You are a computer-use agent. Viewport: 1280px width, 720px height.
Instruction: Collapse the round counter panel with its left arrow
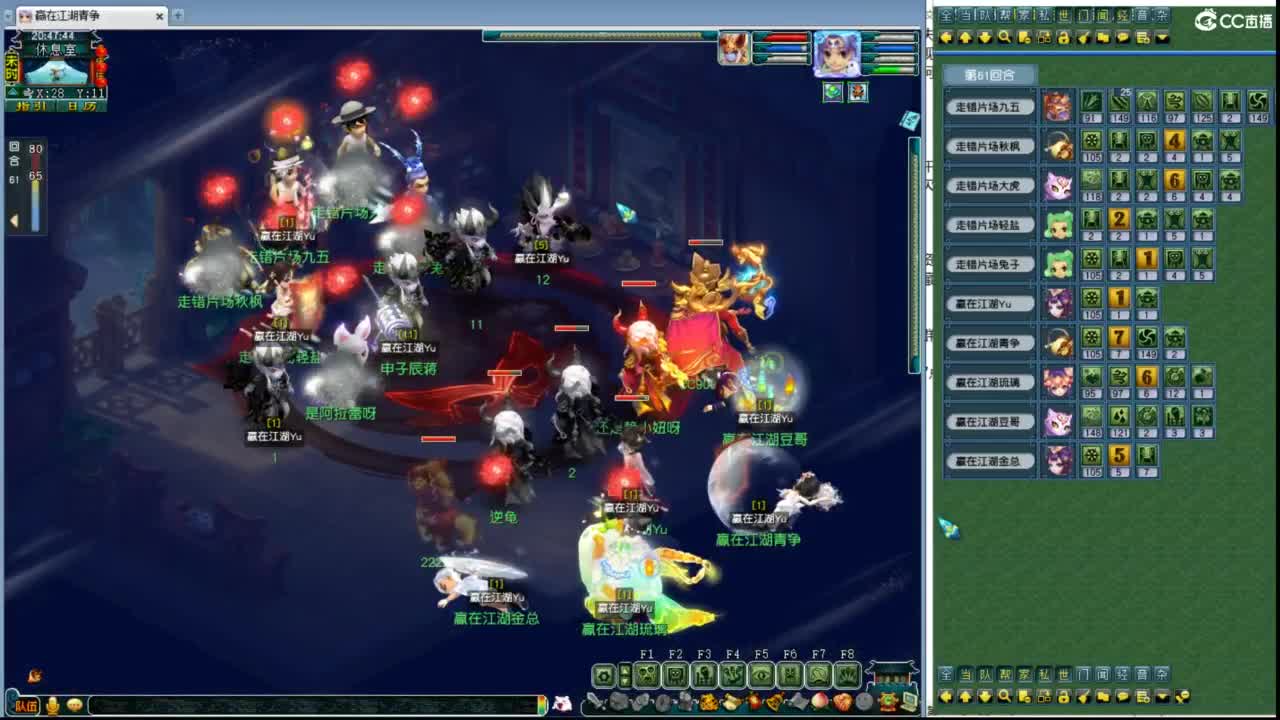[14, 220]
